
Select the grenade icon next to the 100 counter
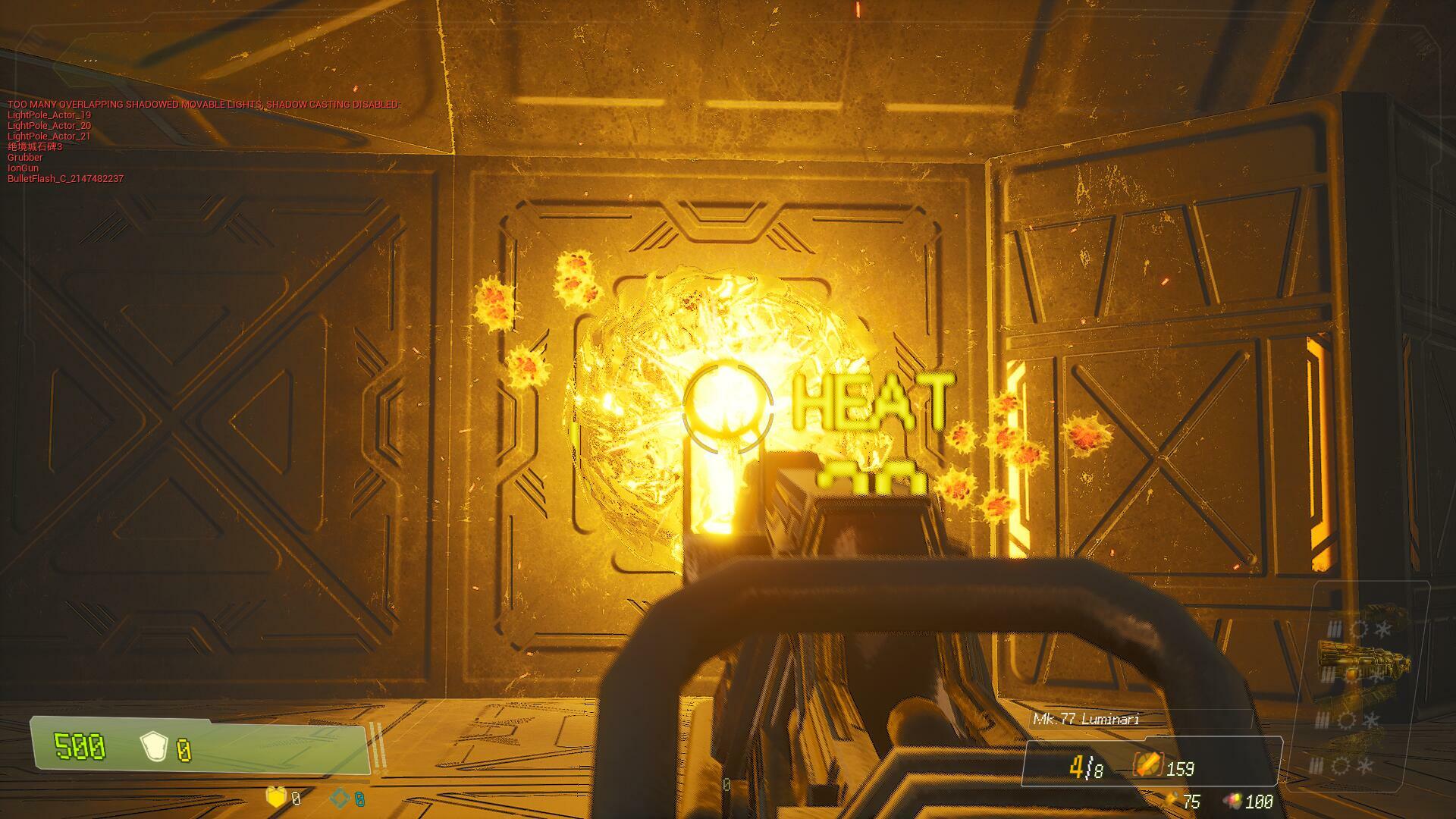tap(1235, 801)
